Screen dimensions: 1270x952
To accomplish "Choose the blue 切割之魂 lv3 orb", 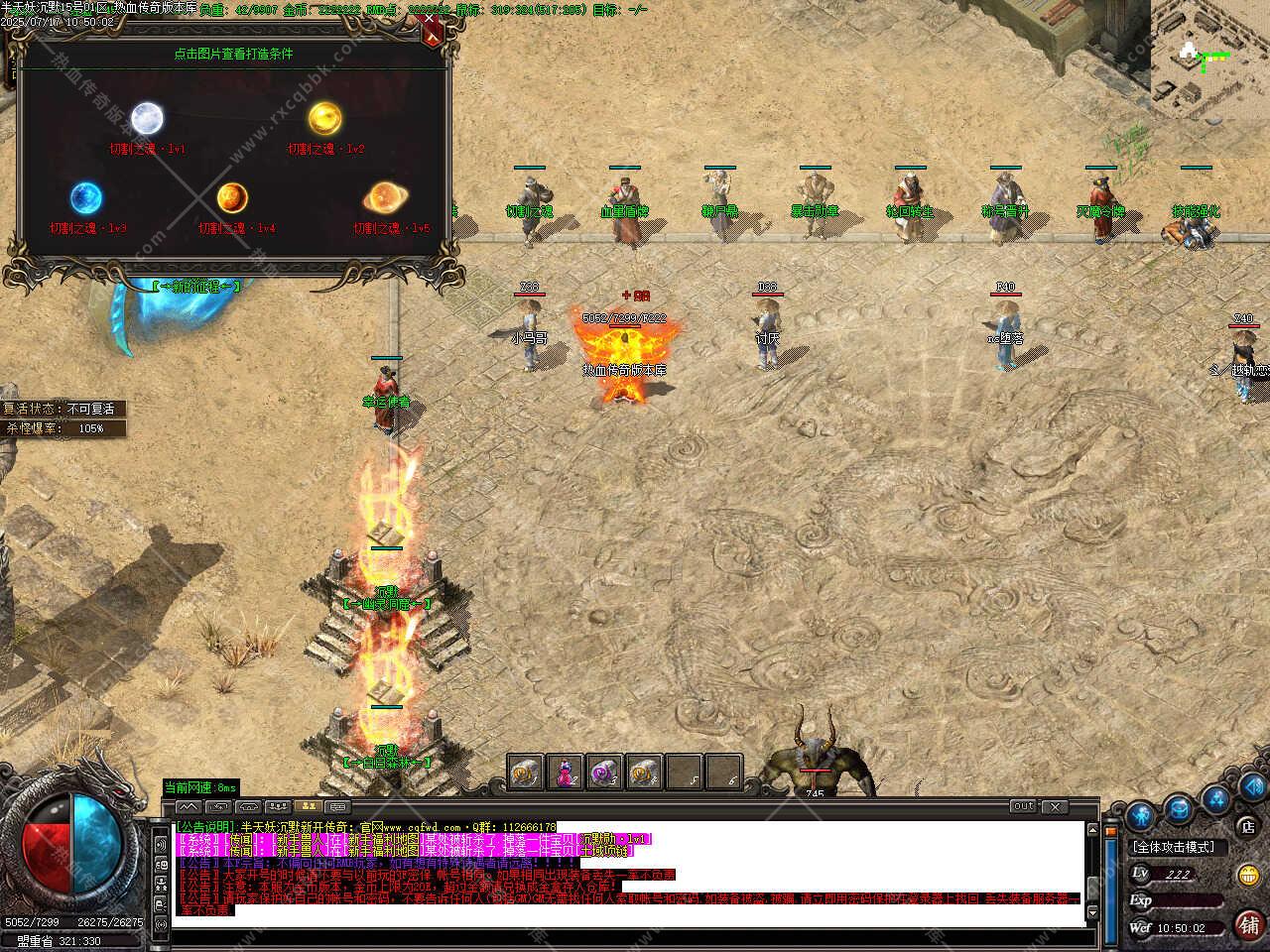I will (x=86, y=197).
